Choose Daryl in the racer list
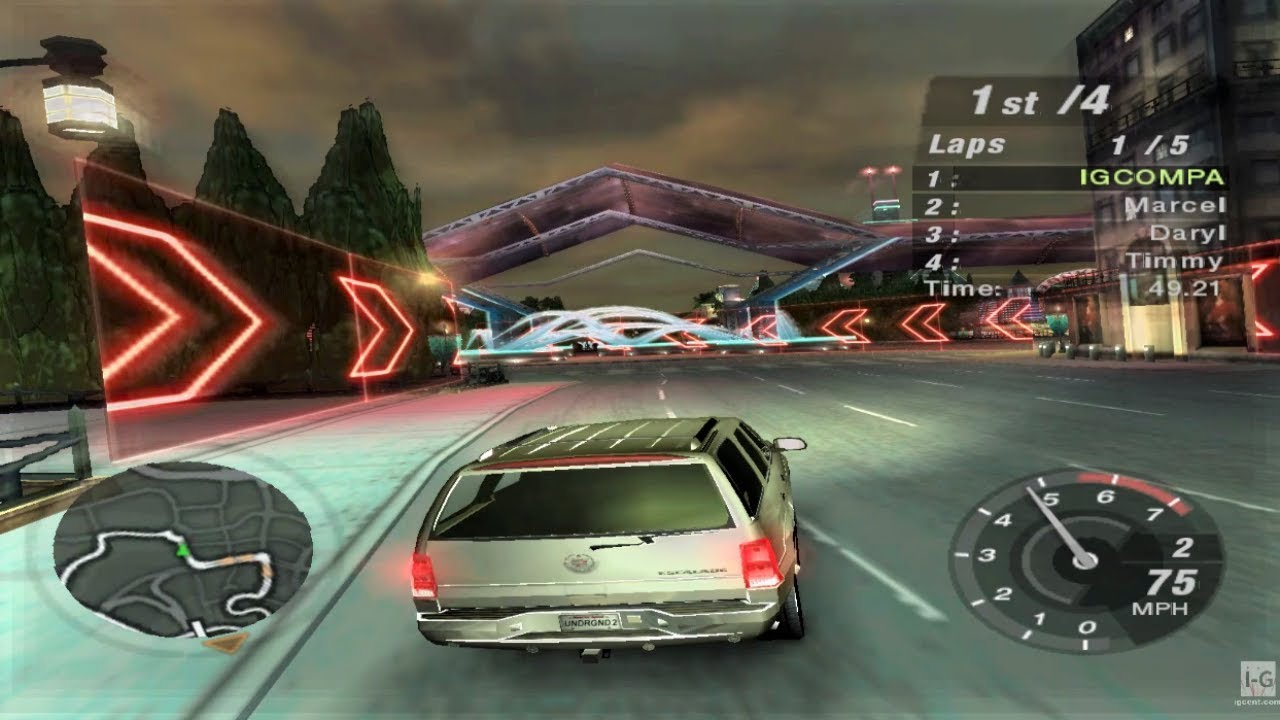 (1185, 234)
